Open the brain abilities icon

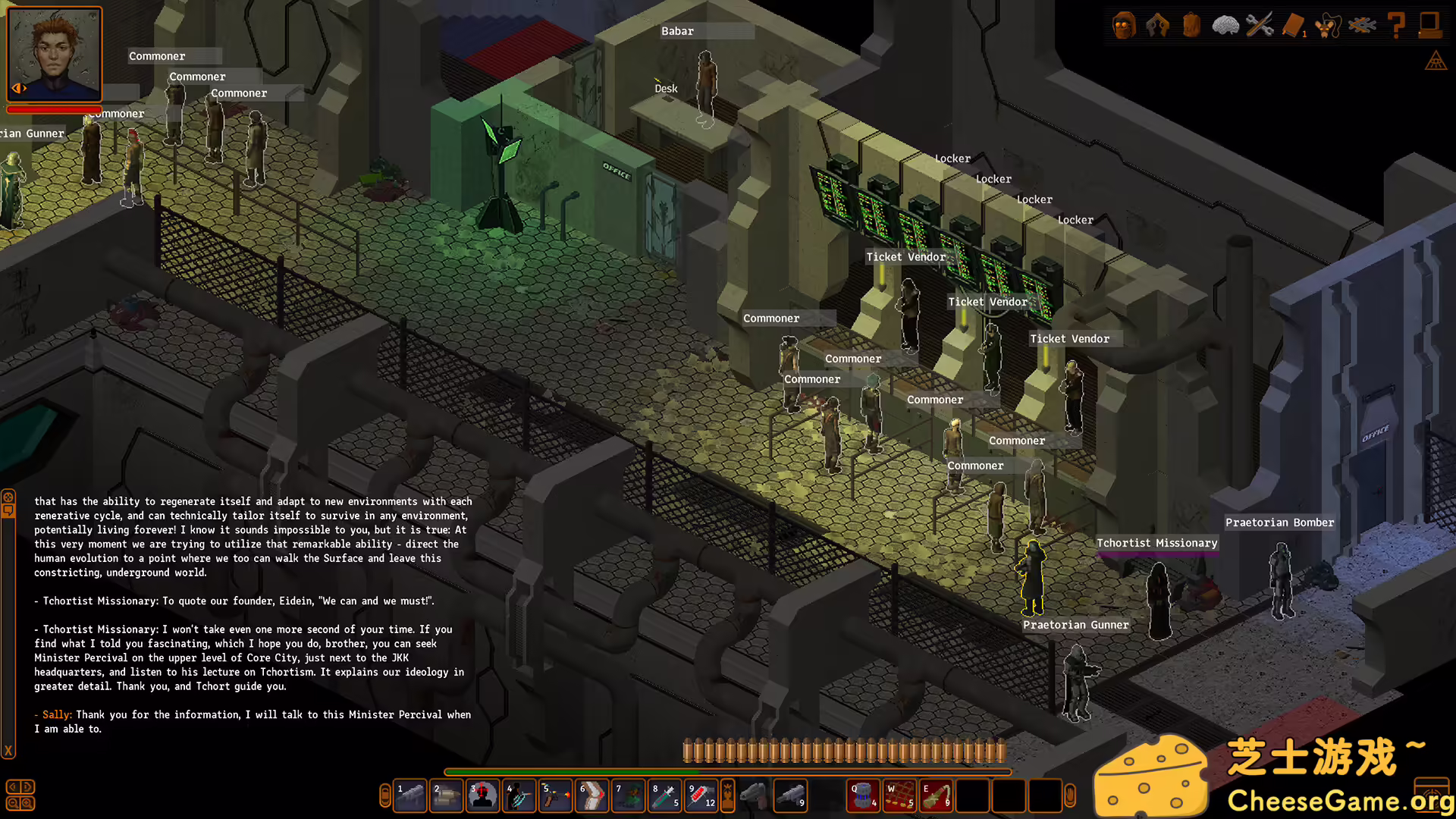point(1225,25)
